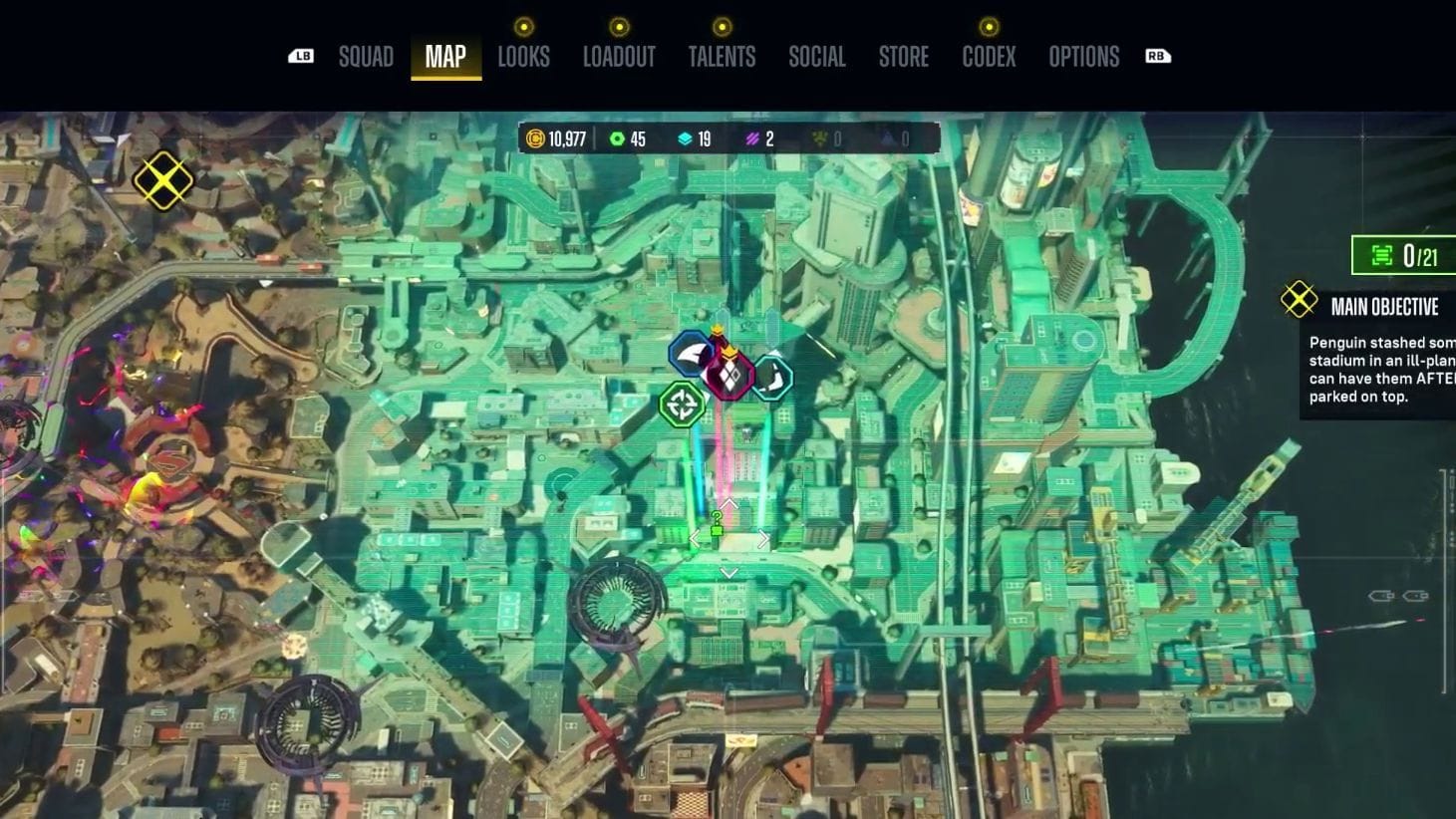1456x819 pixels.
Task: Select the green hexagon resource icon
Action: (x=619, y=139)
